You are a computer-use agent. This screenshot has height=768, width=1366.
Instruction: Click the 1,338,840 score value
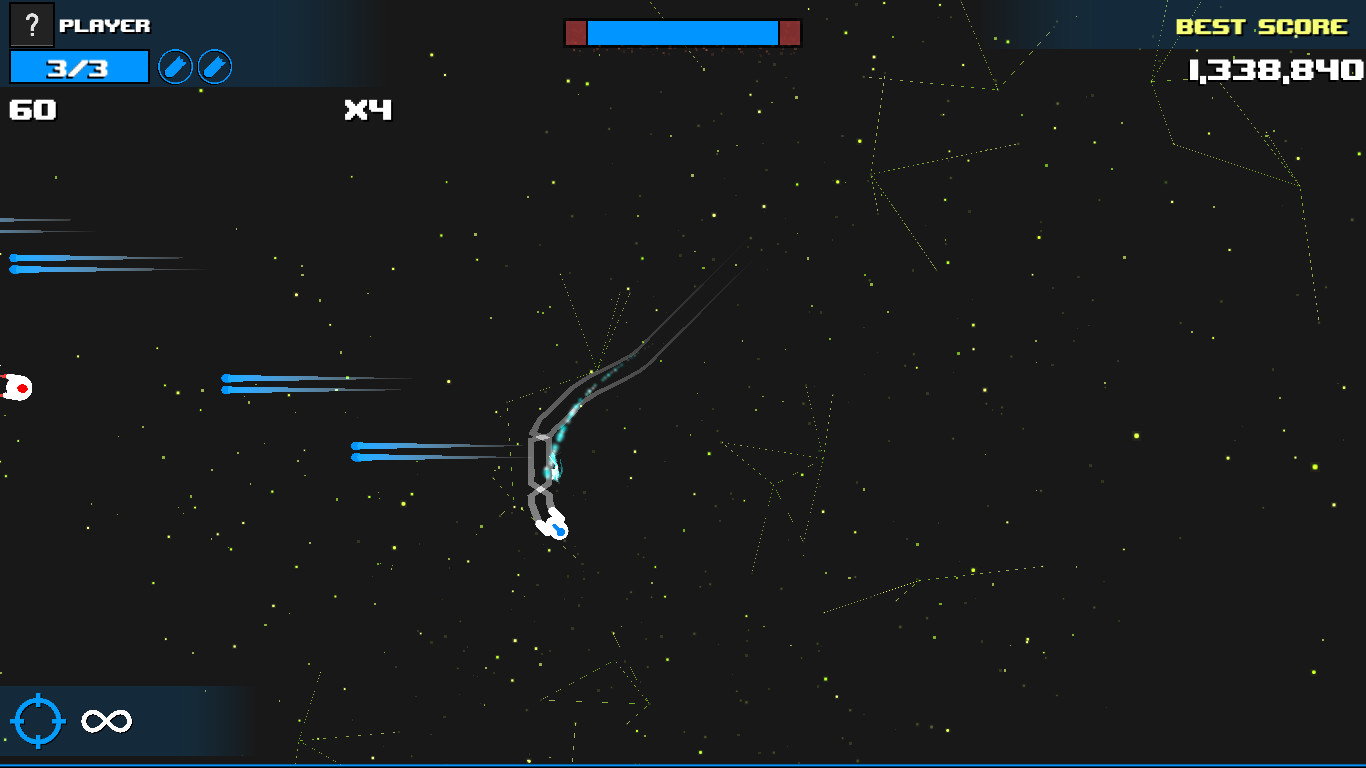tap(1277, 71)
